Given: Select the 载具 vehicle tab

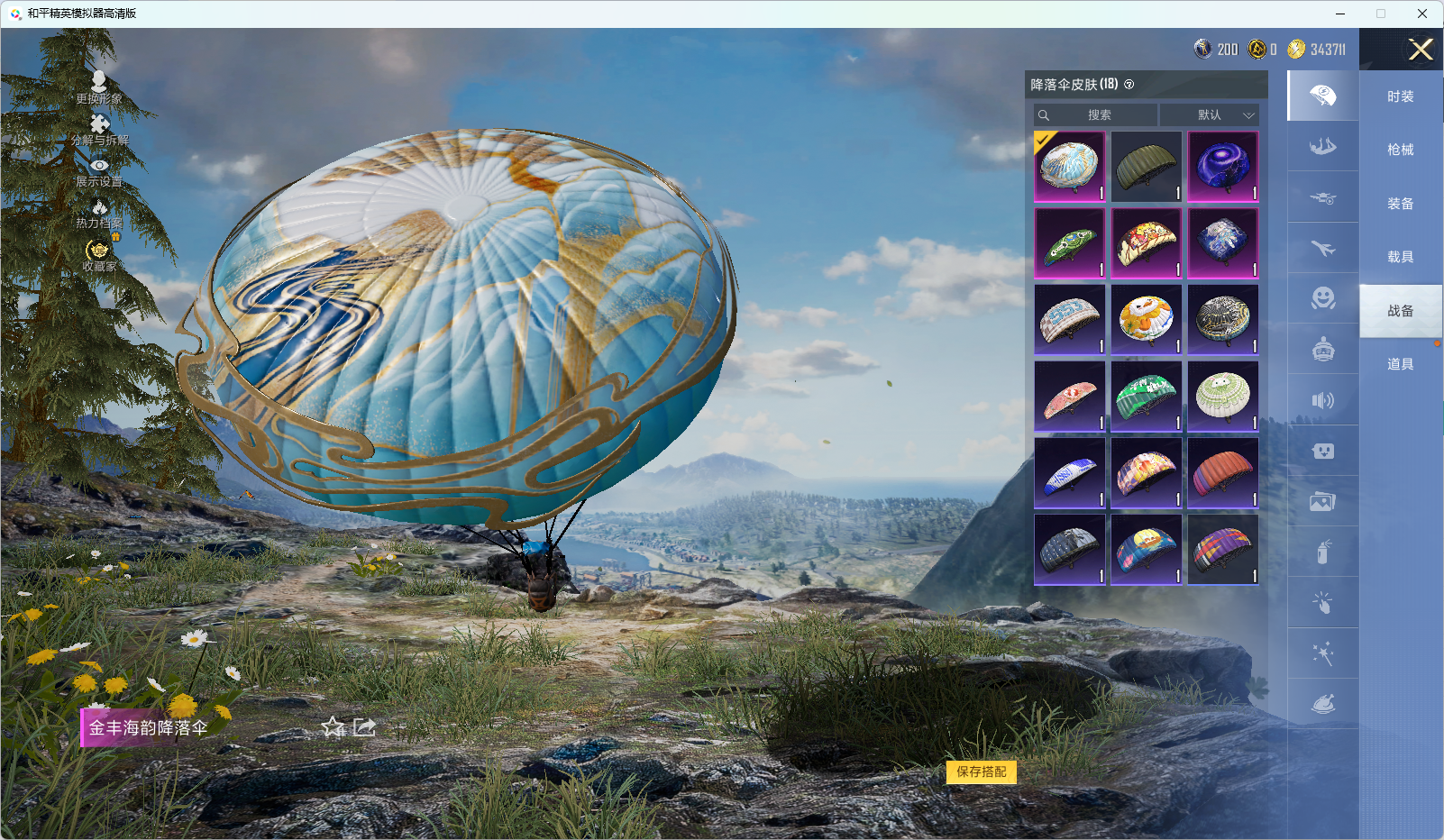Looking at the screenshot, I should coord(1400,257).
